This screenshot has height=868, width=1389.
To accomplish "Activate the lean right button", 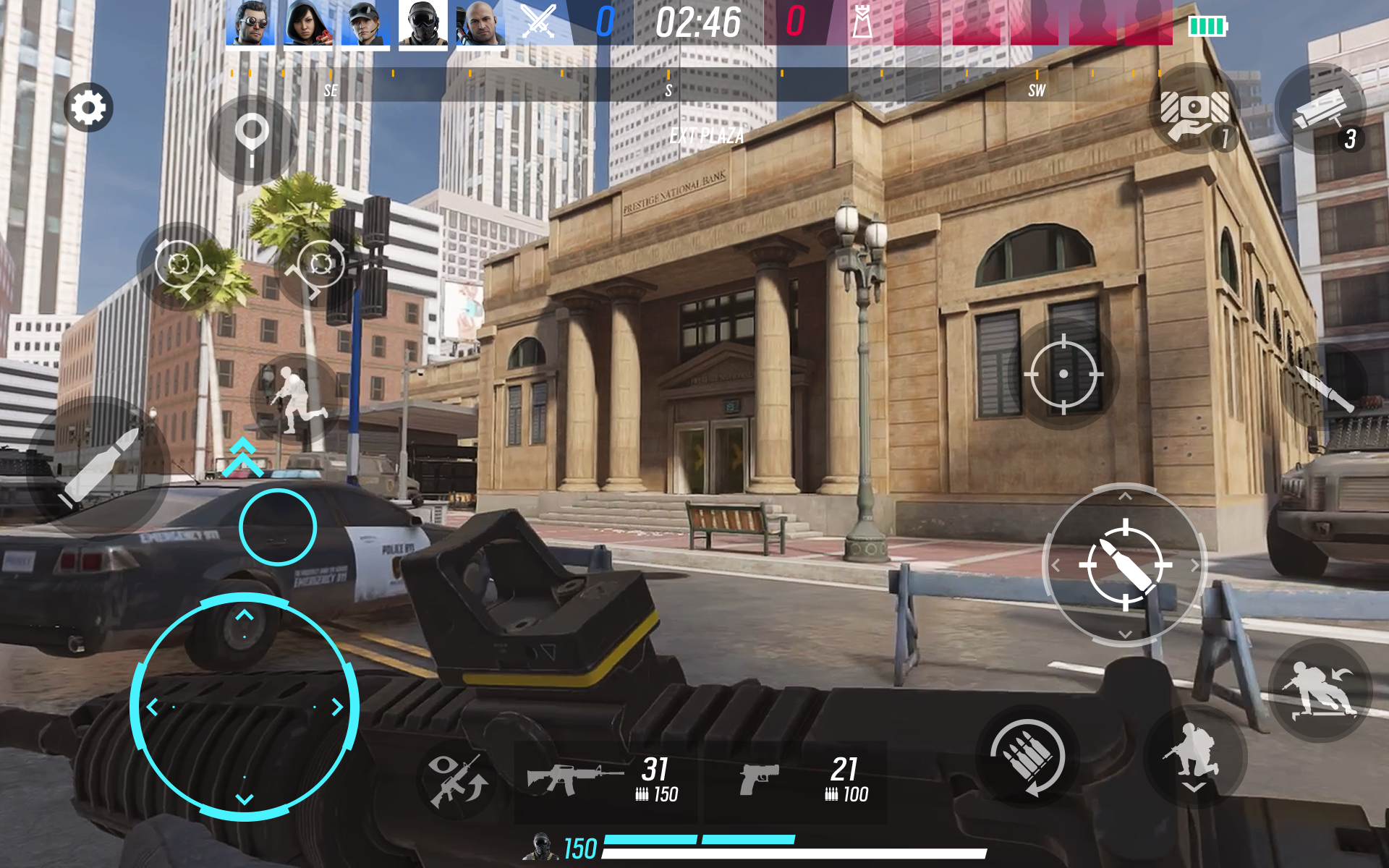I will tap(318, 266).
